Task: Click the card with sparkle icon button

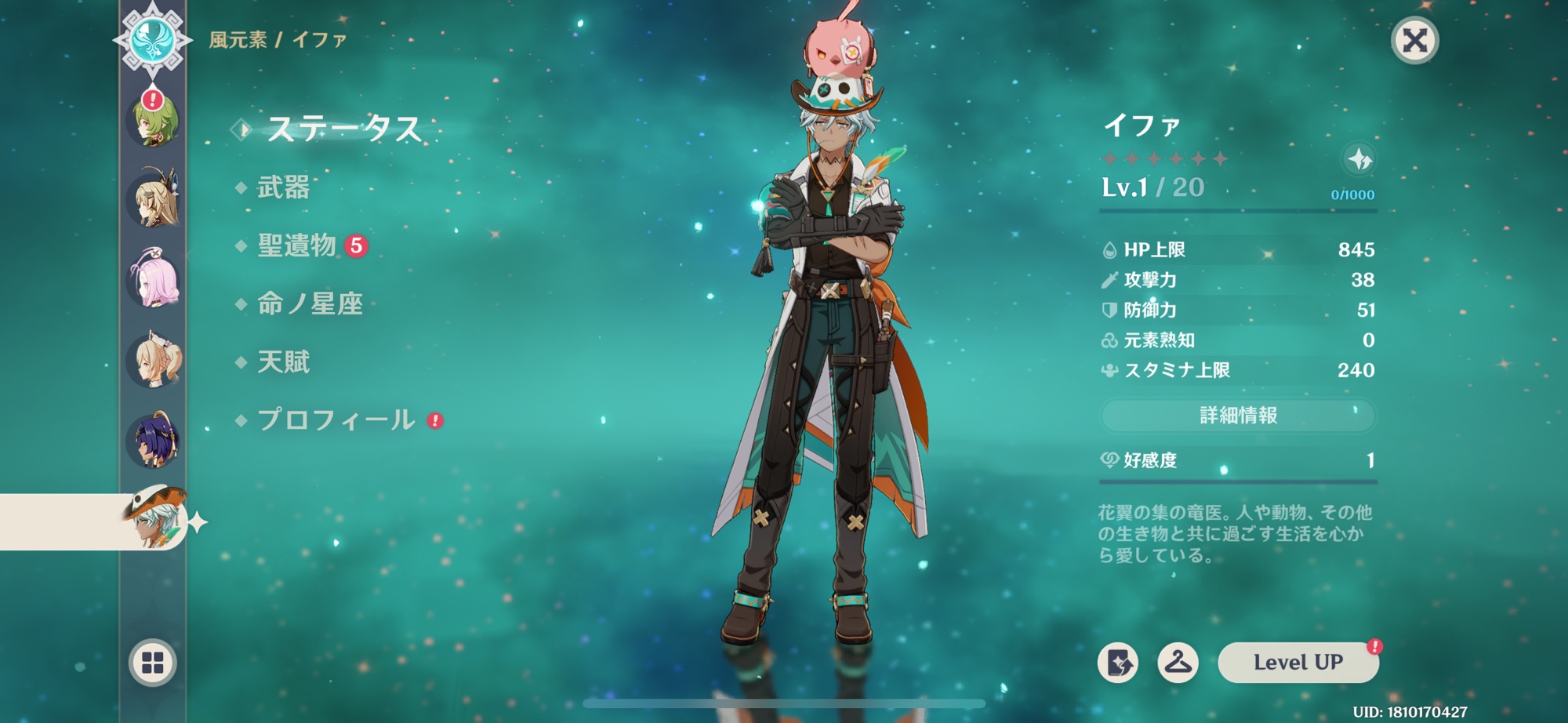Action: [1118, 663]
